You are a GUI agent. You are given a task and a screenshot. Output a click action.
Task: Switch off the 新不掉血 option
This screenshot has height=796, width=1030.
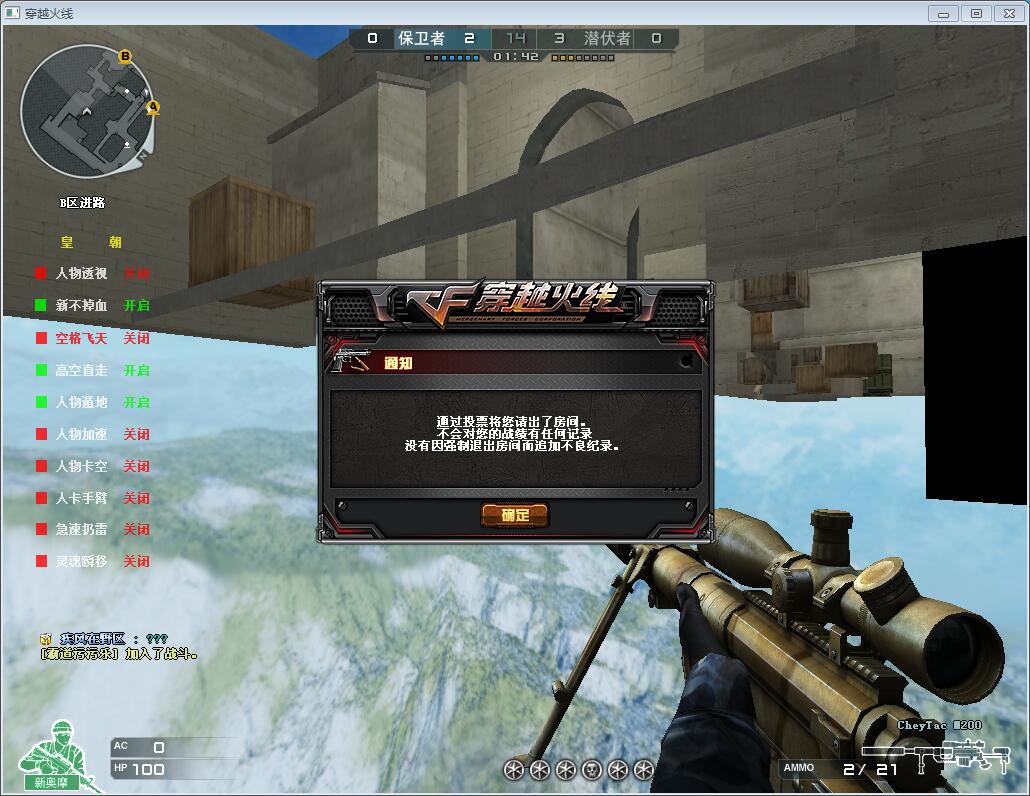(x=81, y=305)
